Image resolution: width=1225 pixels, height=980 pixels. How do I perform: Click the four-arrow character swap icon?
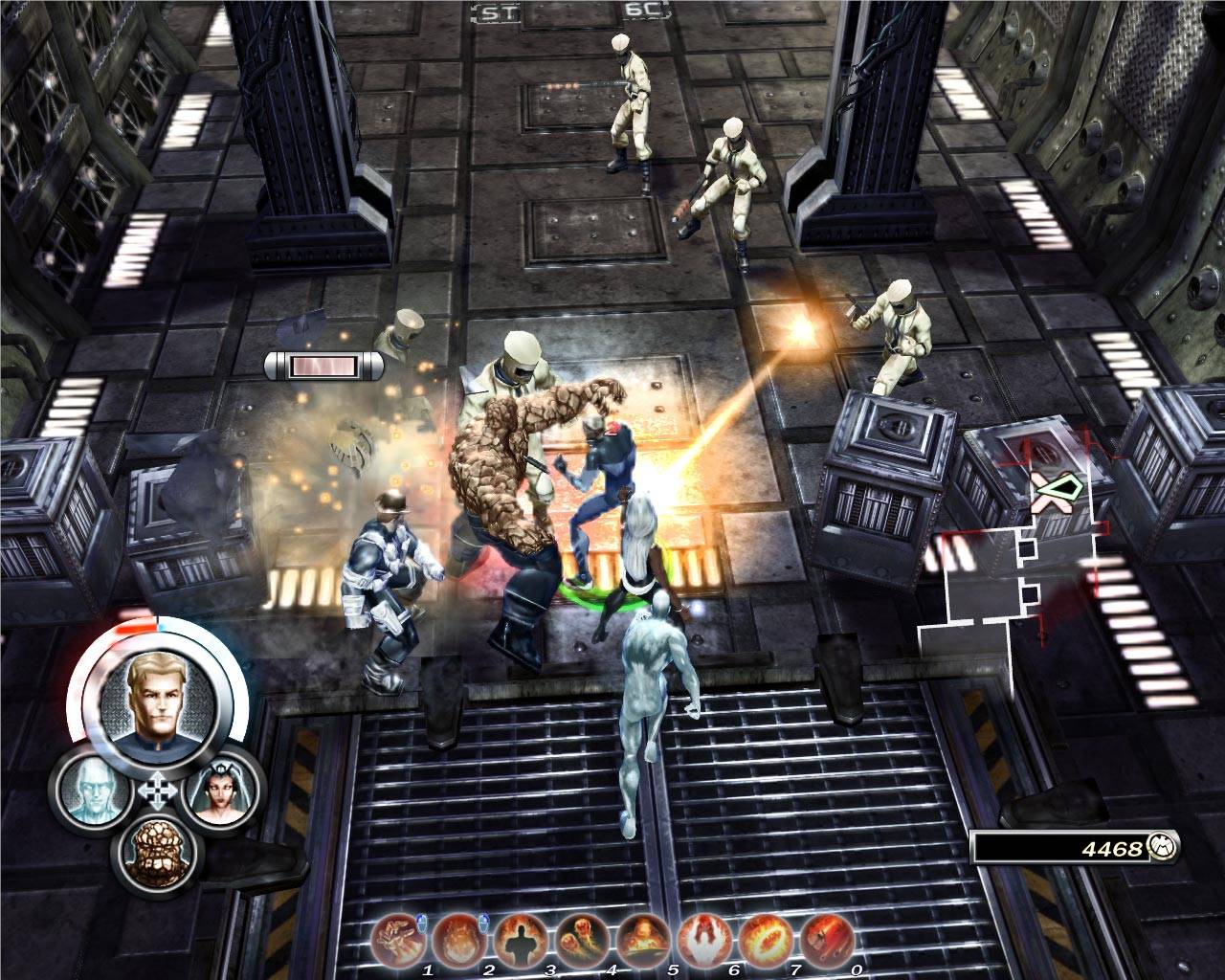click(154, 792)
